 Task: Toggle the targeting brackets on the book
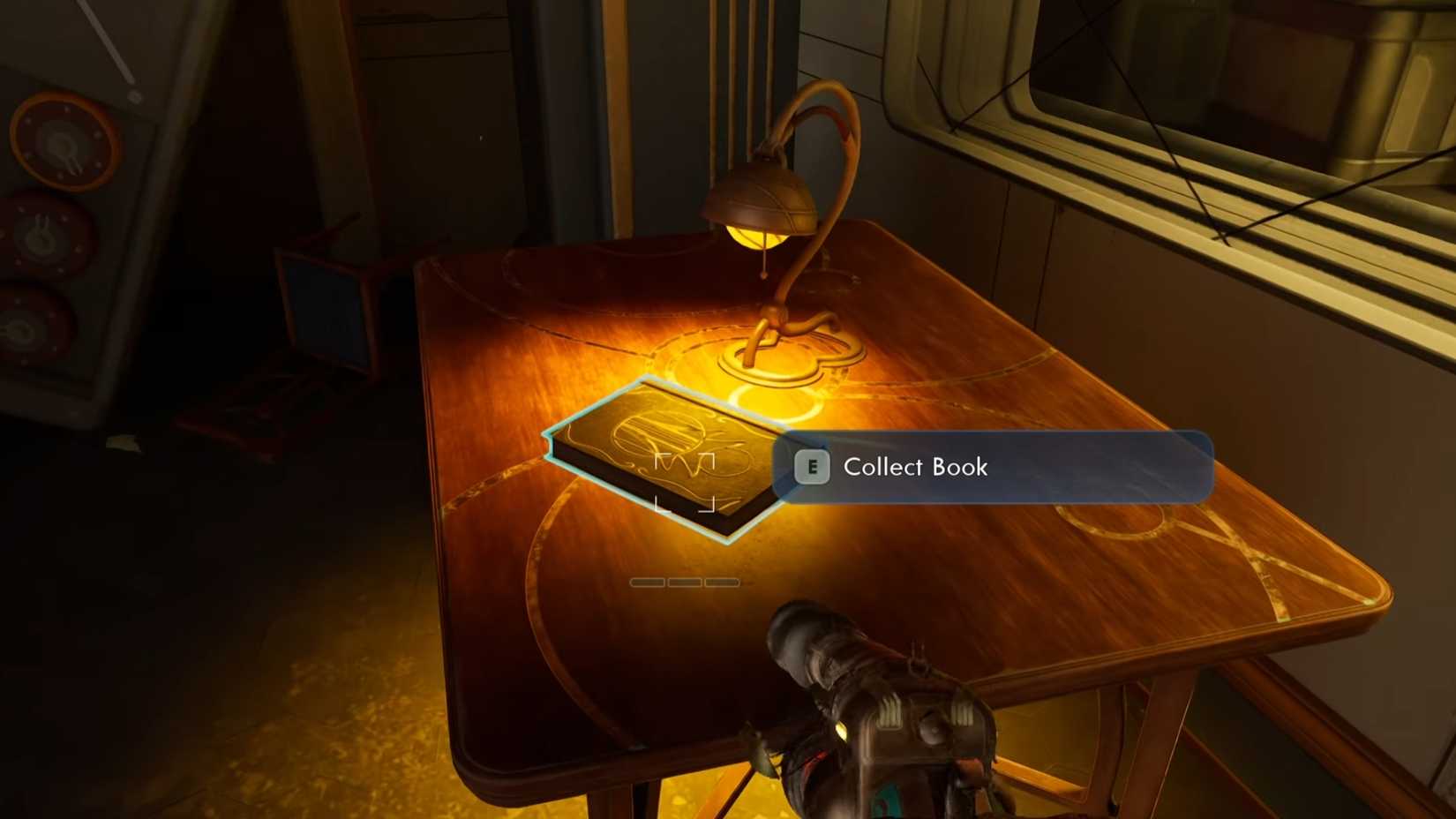pyautogui.click(x=684, y=481)
